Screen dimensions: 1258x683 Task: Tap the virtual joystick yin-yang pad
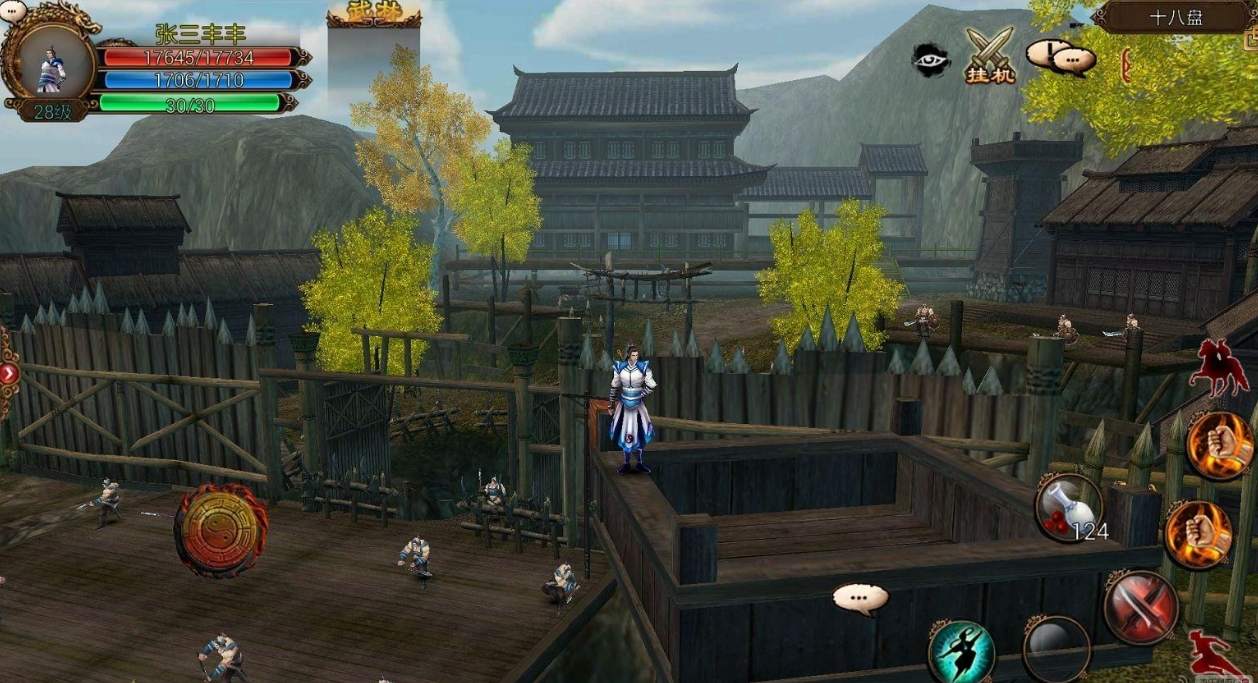tap(221, 530)
